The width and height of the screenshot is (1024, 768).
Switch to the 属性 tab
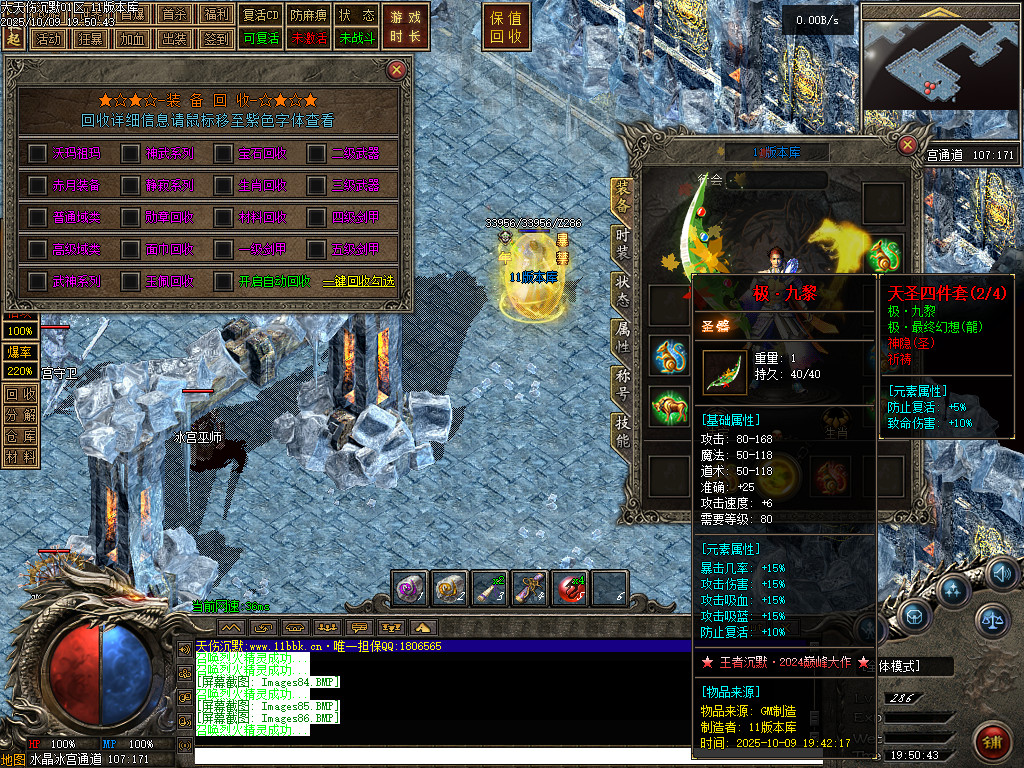[x=623, y=336]
